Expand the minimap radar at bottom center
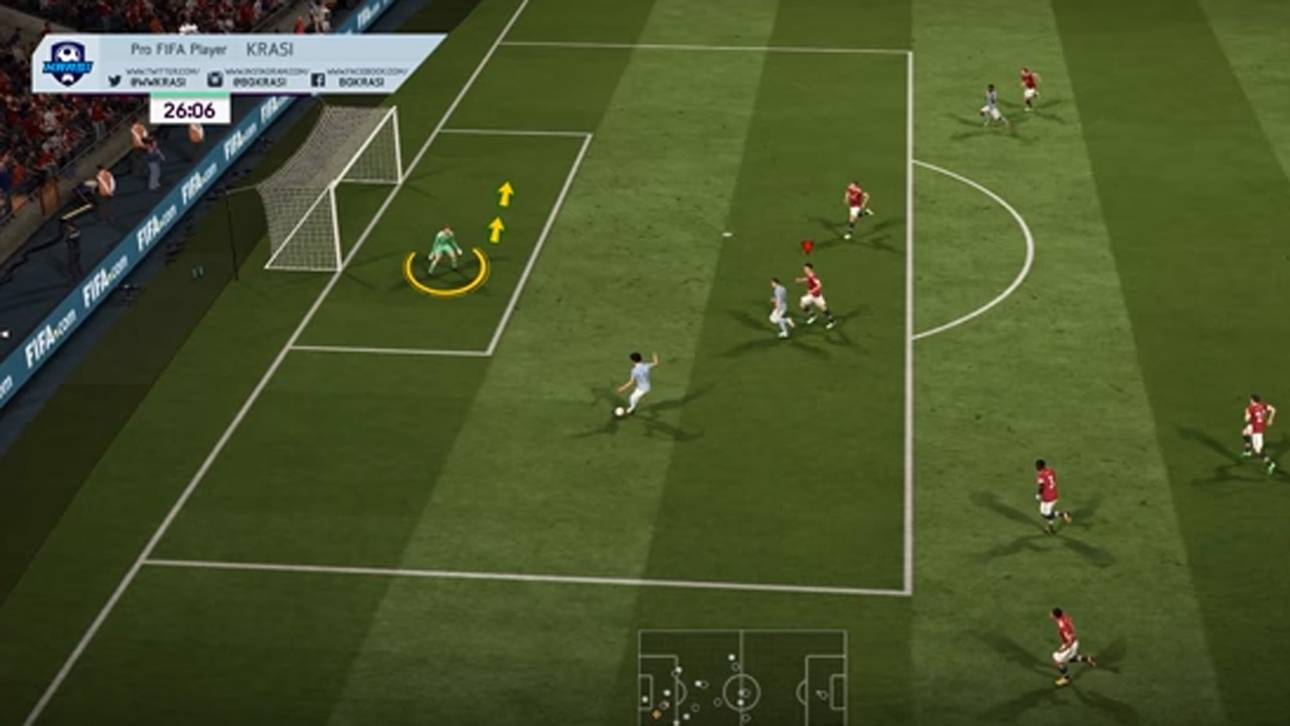 pos(740,680)
